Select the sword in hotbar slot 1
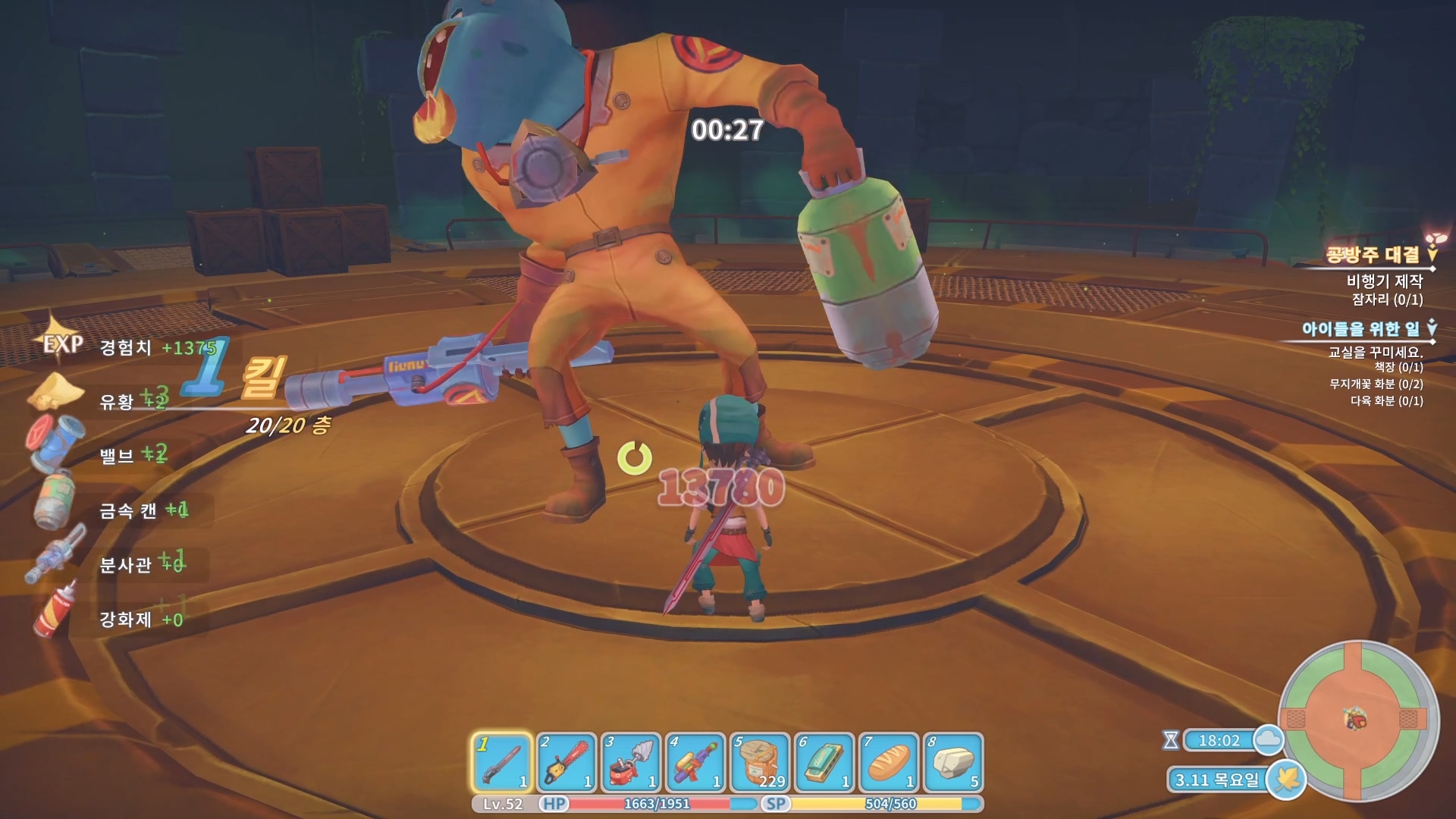Viewport: 1456px width, 819px height. pyautogui.click(x=501, y=762)
